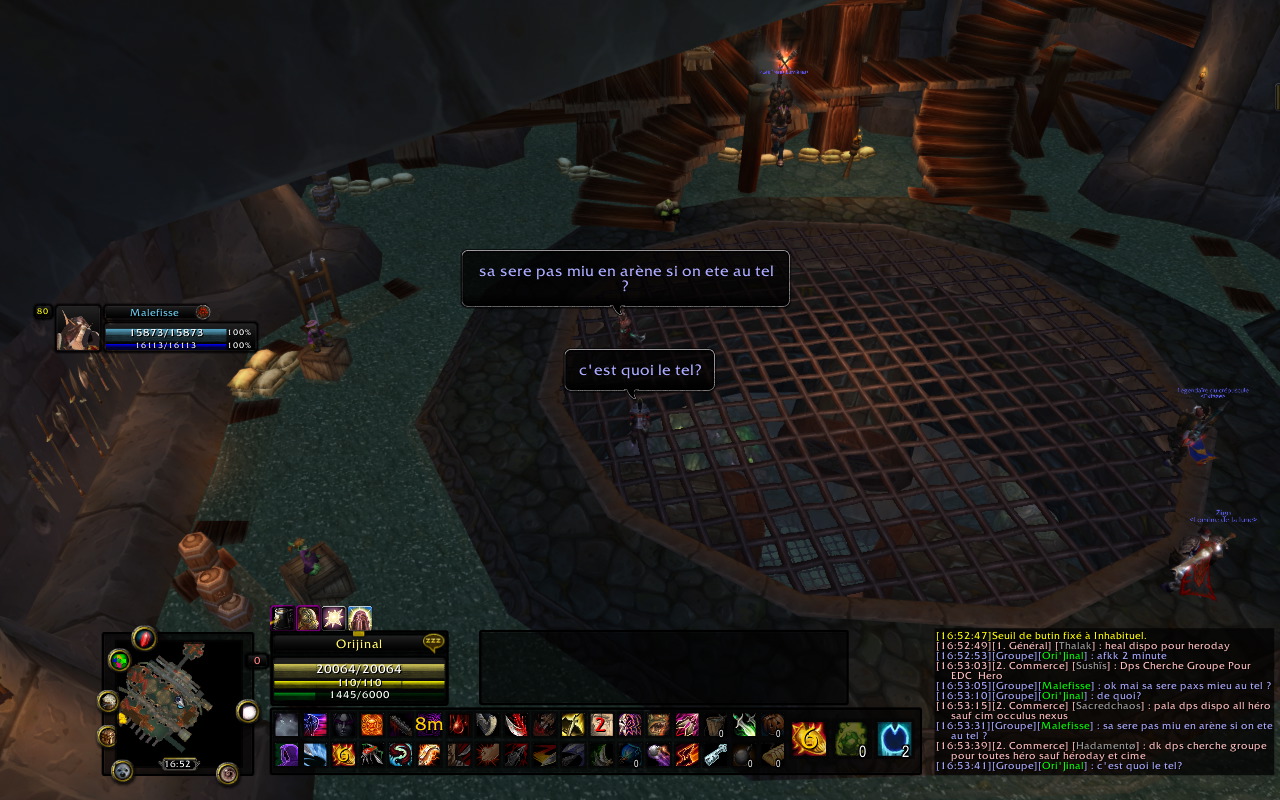The width and height of the screenshot is (1280, 800).
Task: Activate the large fiery spiral rune icon
Action: coord(808,739)
